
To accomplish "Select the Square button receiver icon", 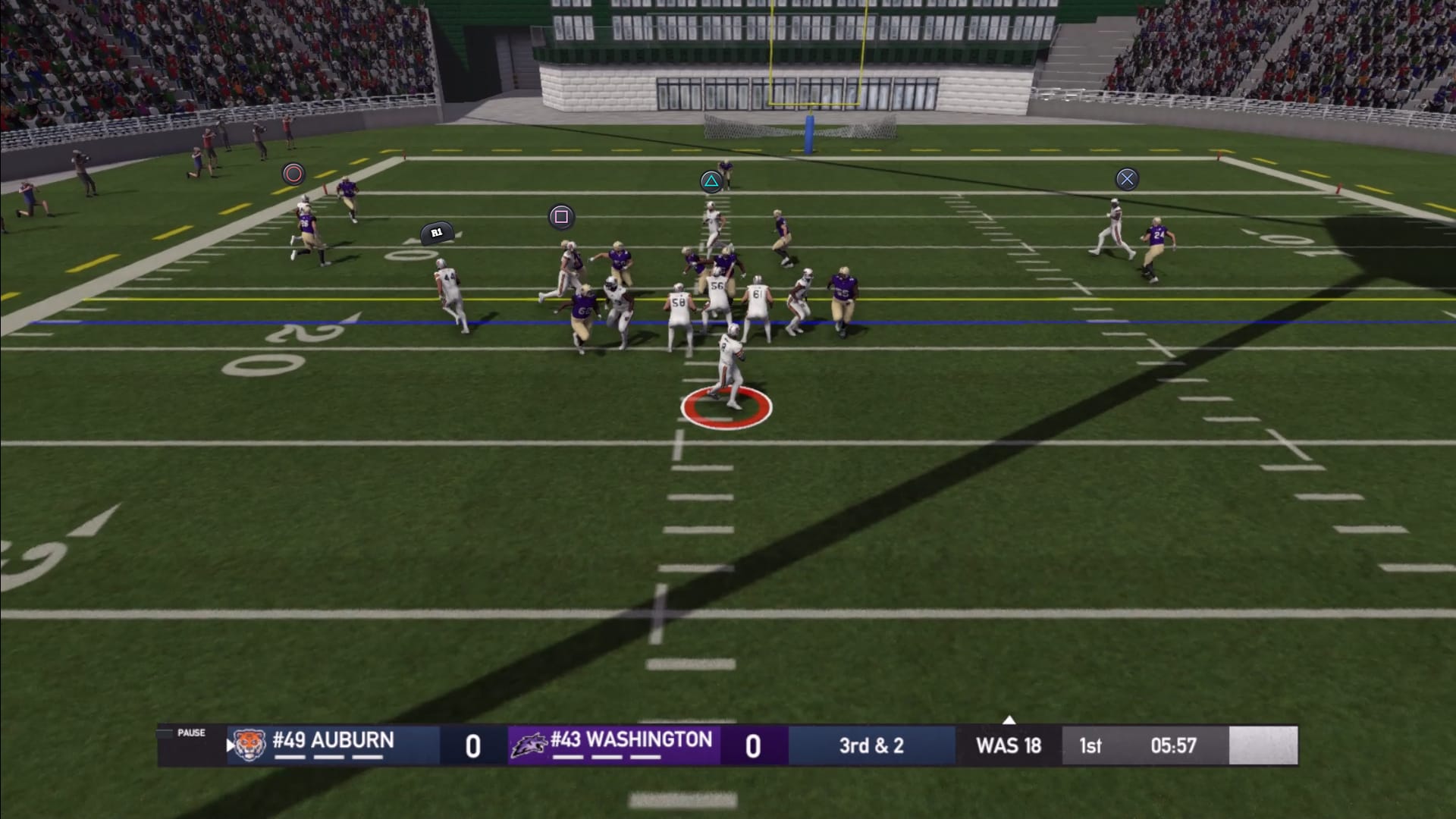I will coord(562,217).
